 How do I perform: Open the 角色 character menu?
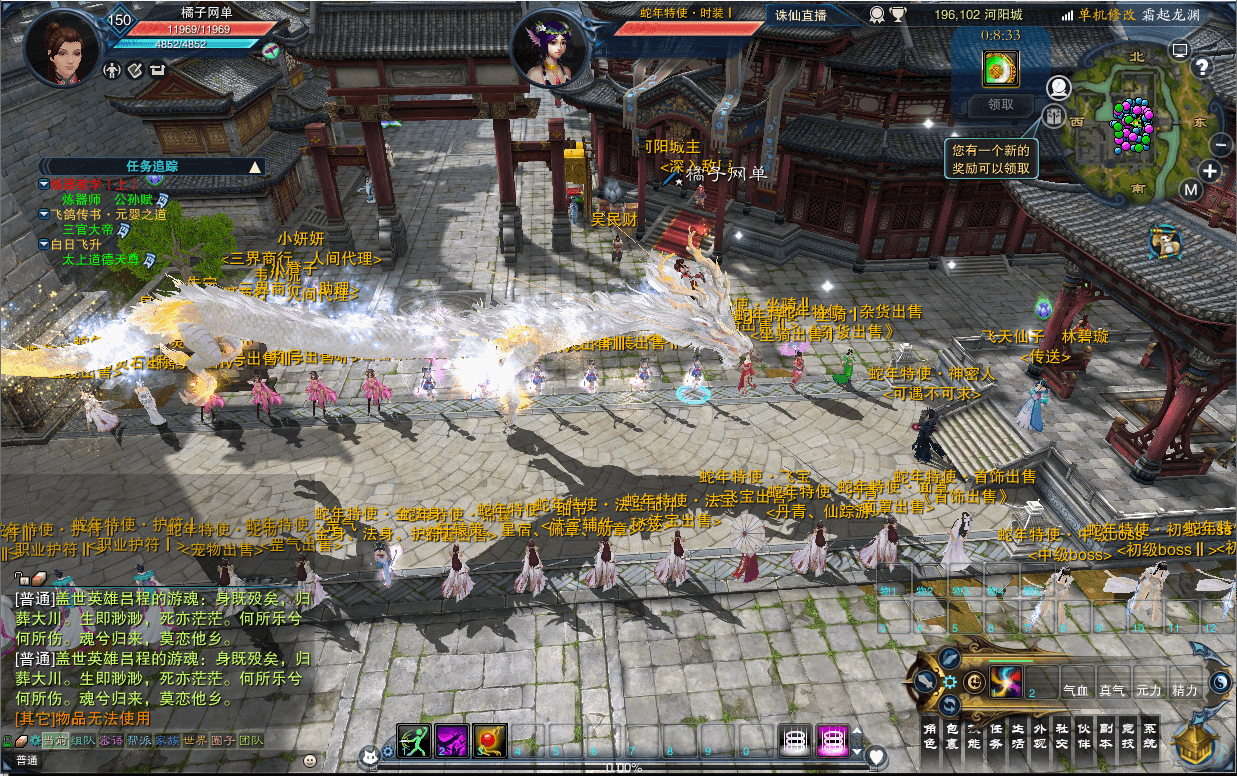click(929, 736)
